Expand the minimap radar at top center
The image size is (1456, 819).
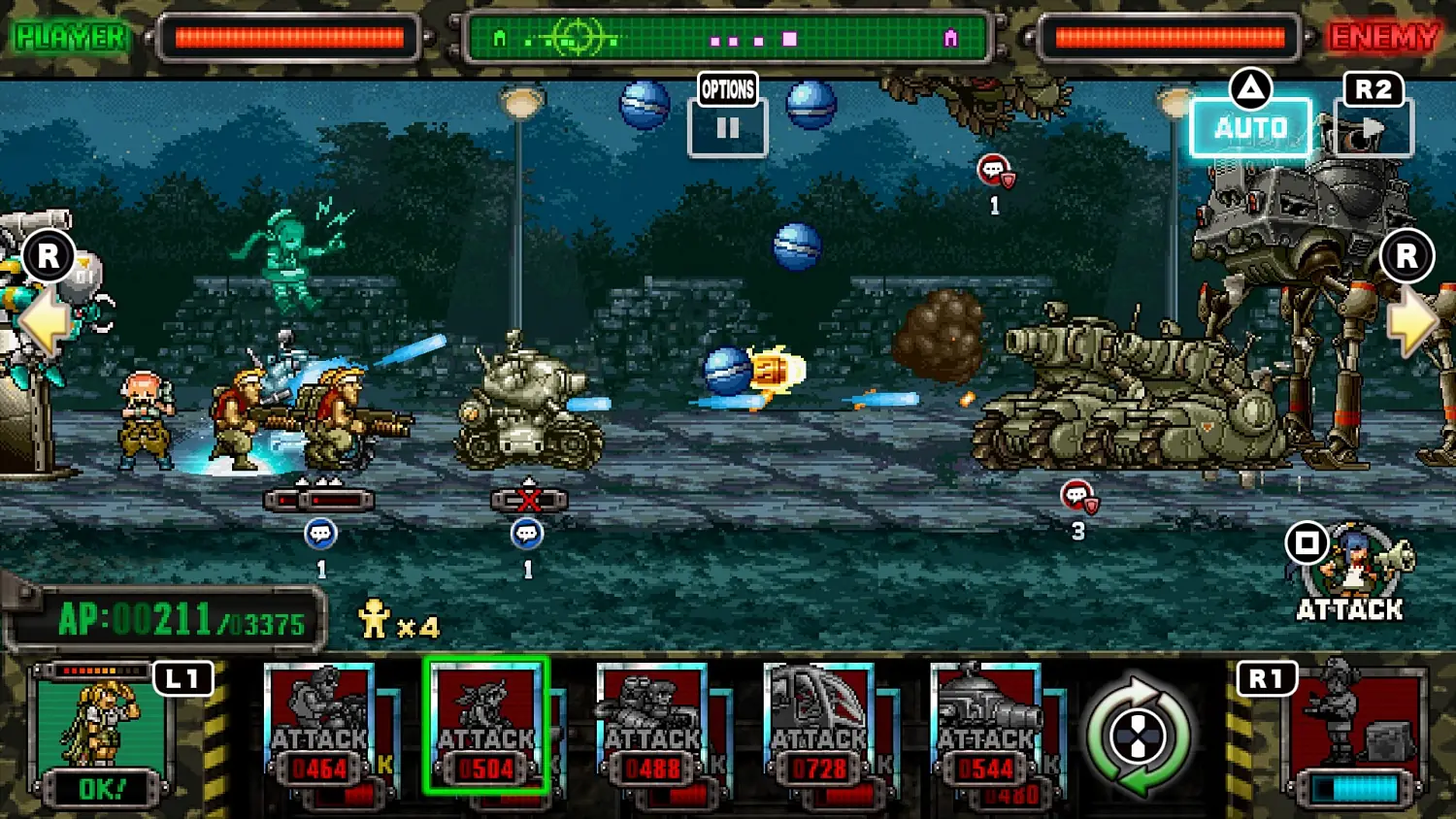728,37
